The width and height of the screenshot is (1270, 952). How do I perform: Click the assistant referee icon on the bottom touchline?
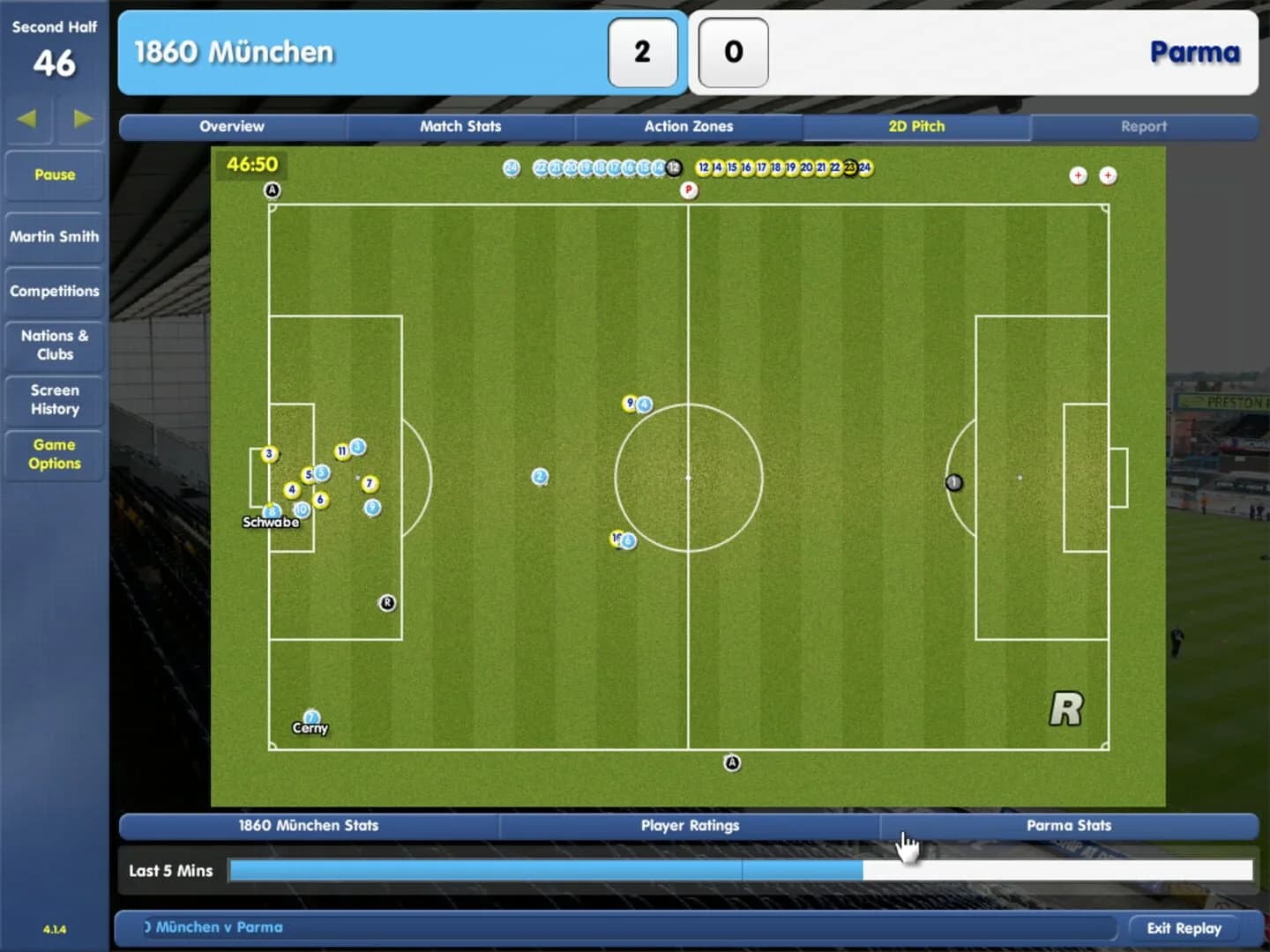pos(730,762)
